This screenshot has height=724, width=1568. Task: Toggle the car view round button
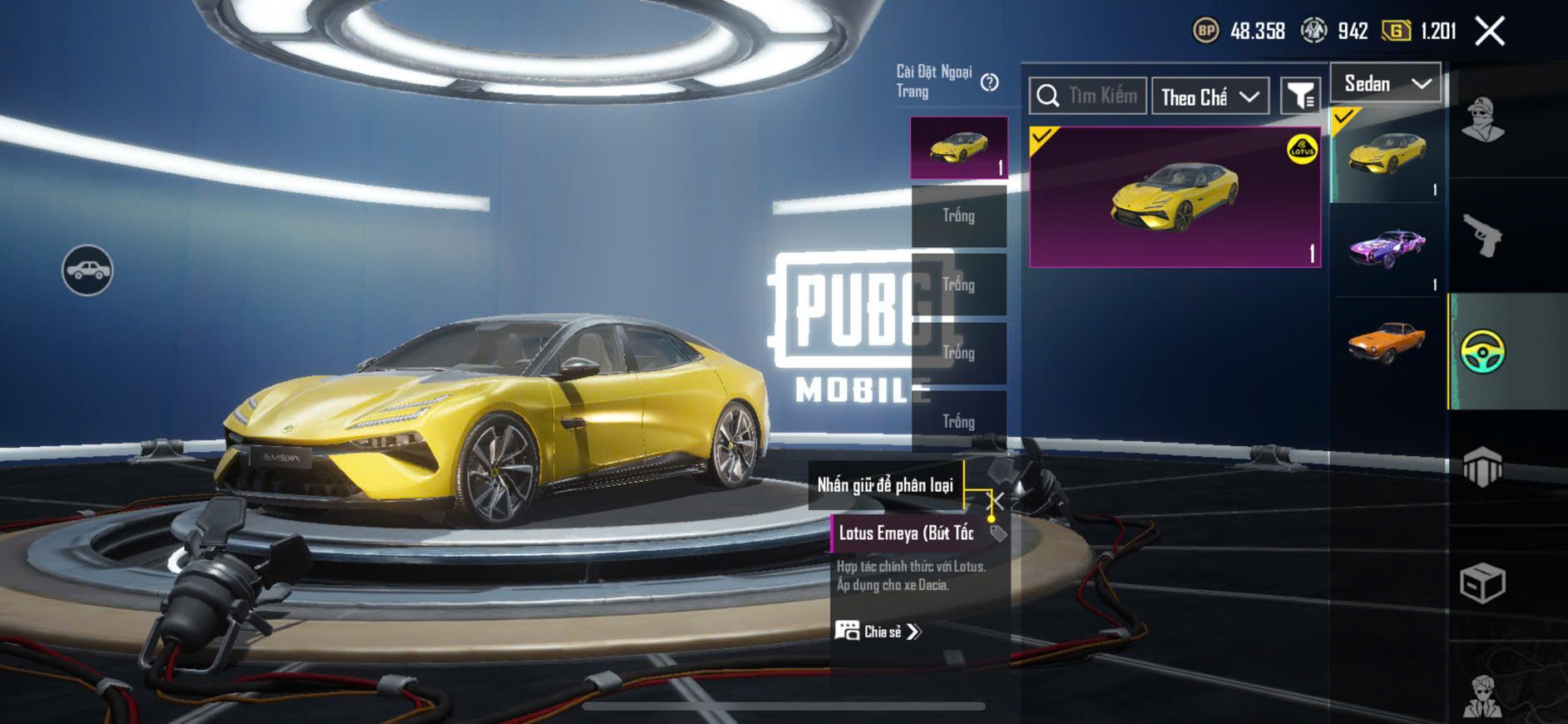tap(87, 270)
